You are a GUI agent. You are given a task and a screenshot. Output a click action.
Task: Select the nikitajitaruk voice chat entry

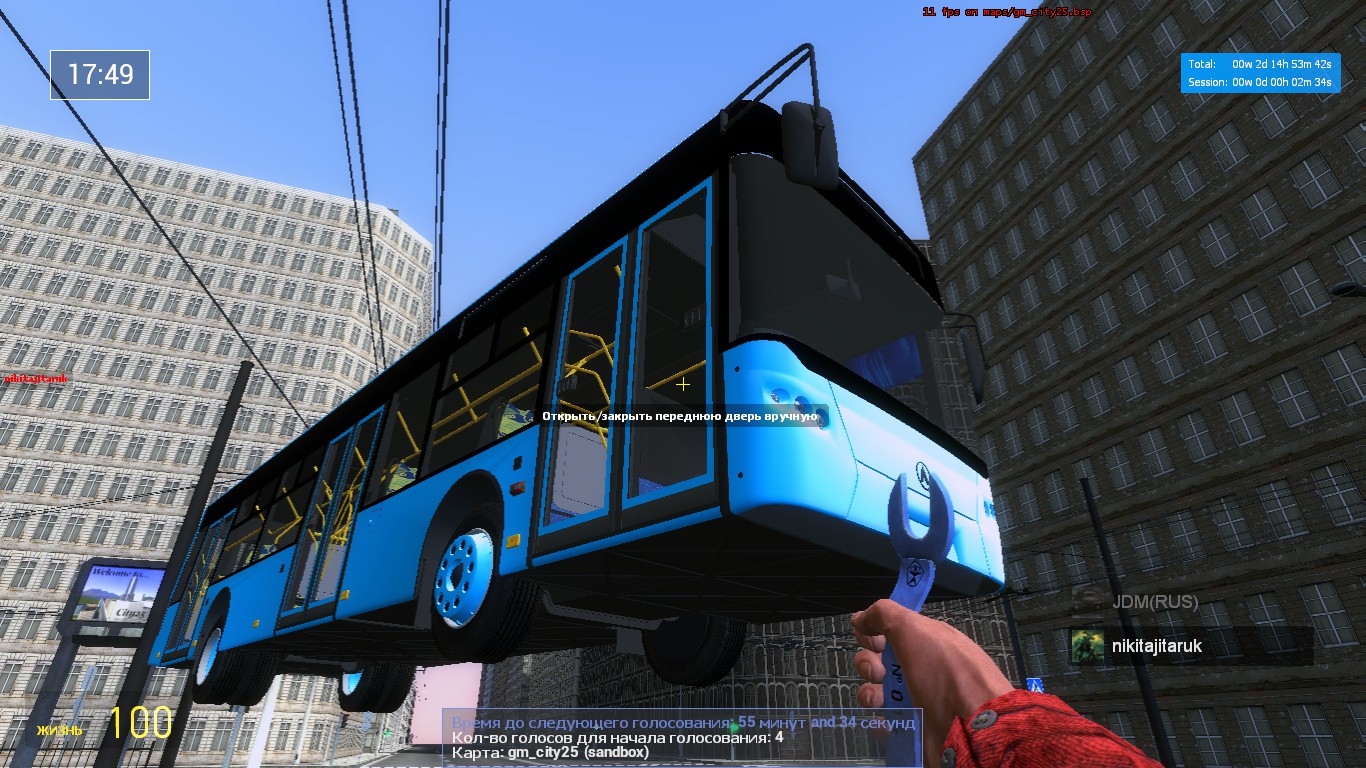(1190, 646)
